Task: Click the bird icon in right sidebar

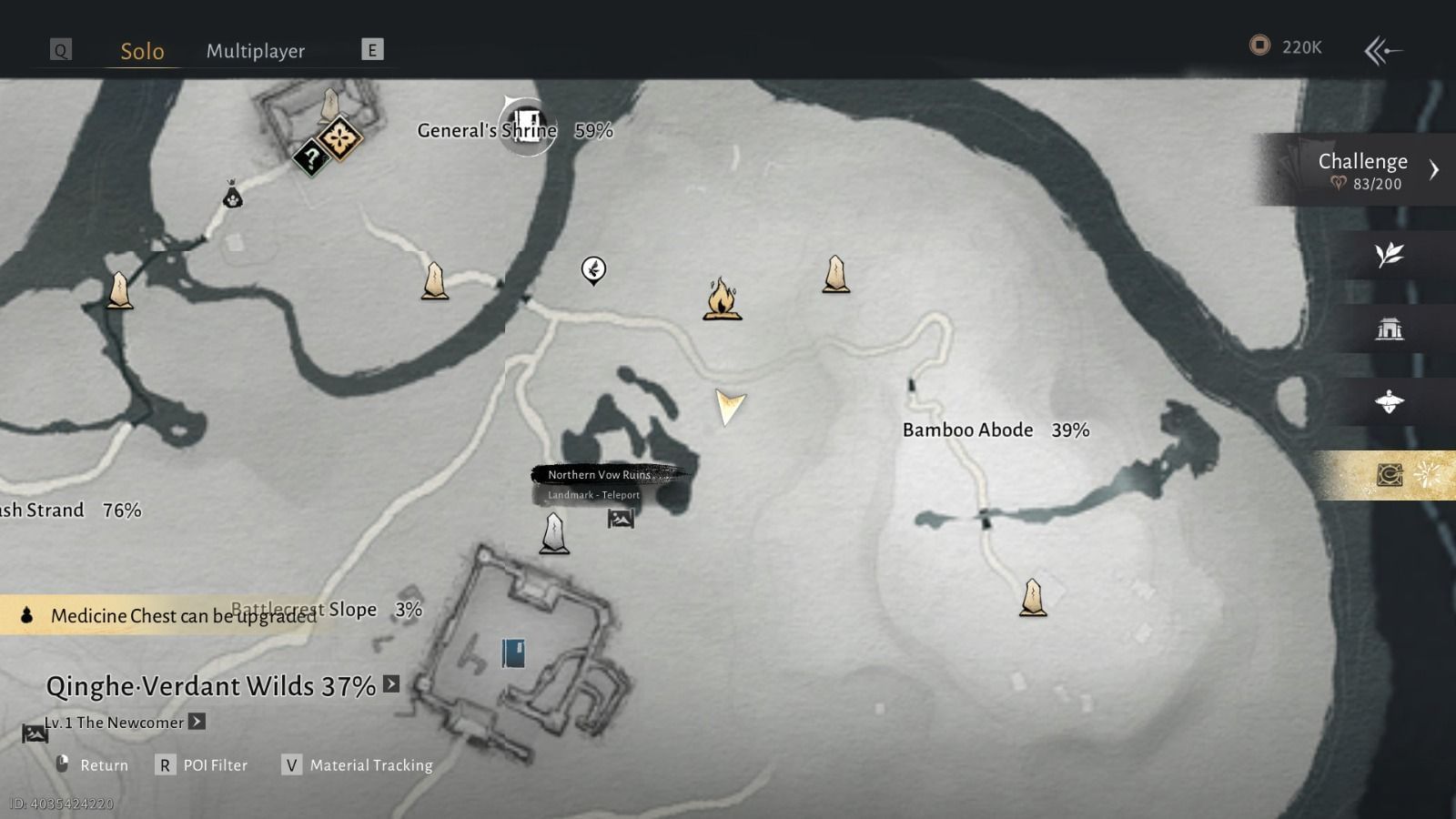Action: click(1388, 402)
